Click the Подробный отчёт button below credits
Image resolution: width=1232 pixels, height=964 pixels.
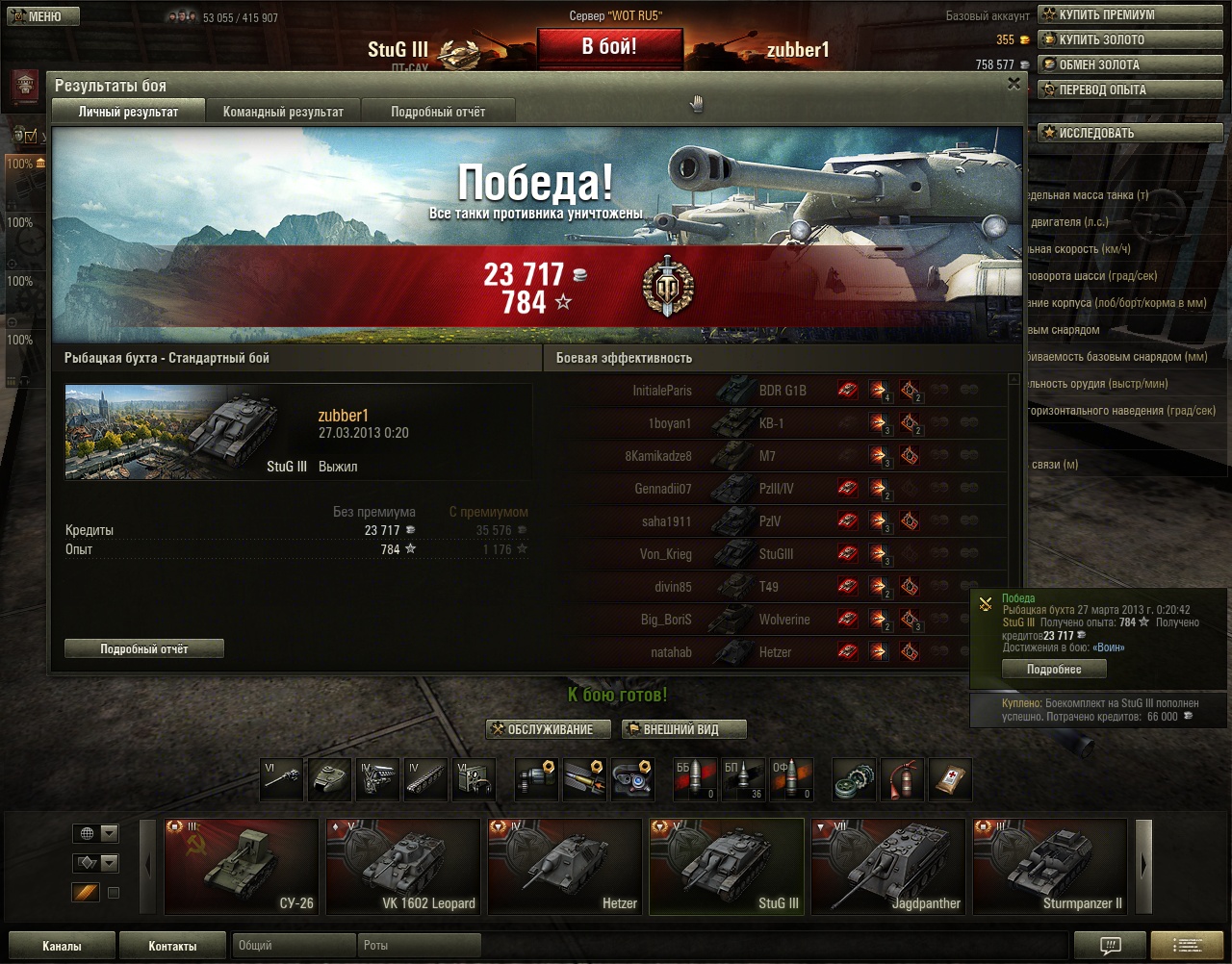(144, 649)
